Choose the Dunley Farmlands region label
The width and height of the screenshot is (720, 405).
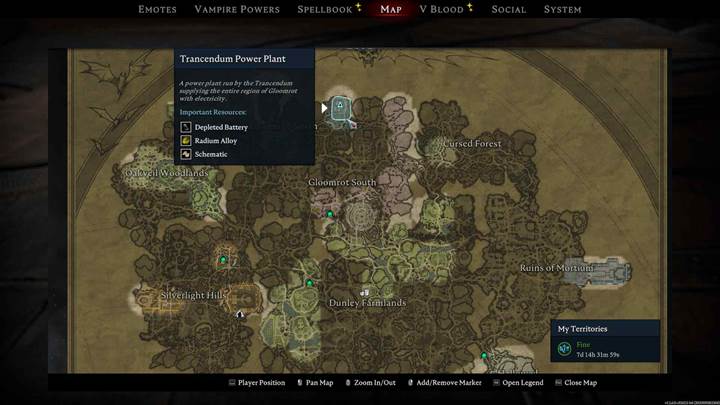[367, 303]
